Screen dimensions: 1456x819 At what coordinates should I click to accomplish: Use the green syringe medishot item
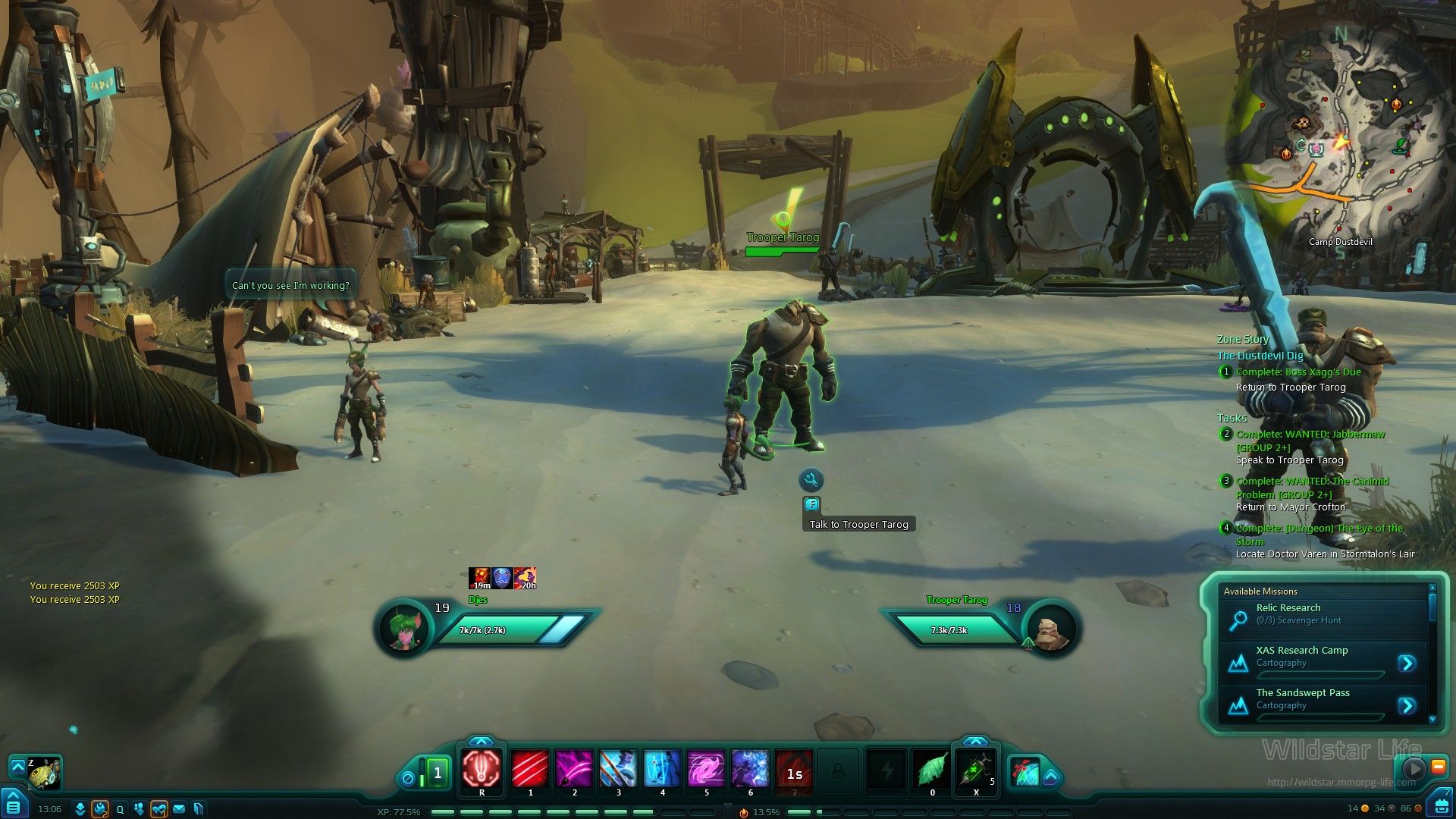pos(976,770)
